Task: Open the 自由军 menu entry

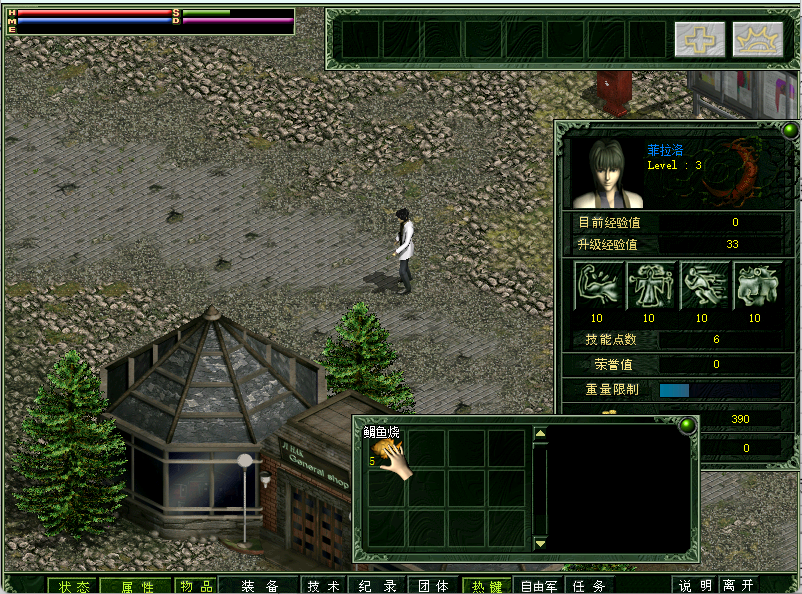Action: [539, 586]
